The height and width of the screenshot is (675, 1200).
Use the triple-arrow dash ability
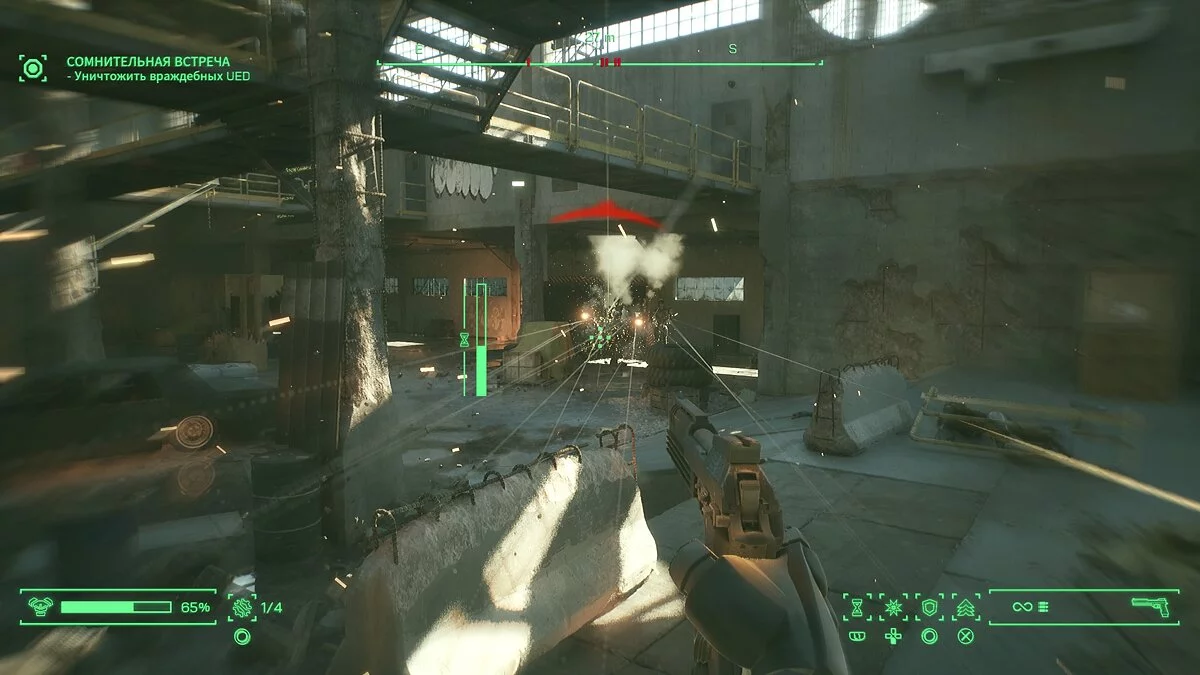pos(965,606)
